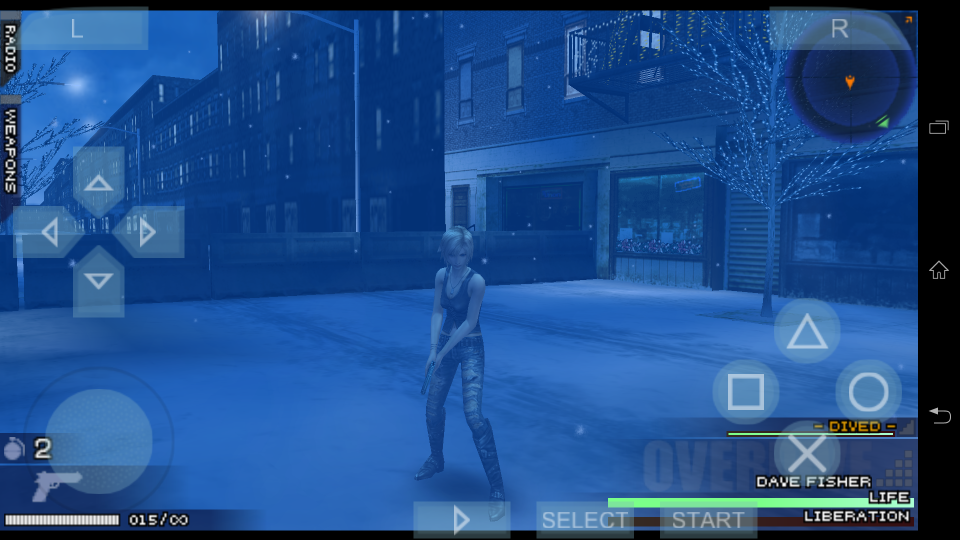960x540 pixels.
Task: Tap the SELECT button
Action: tap(584, 519)
